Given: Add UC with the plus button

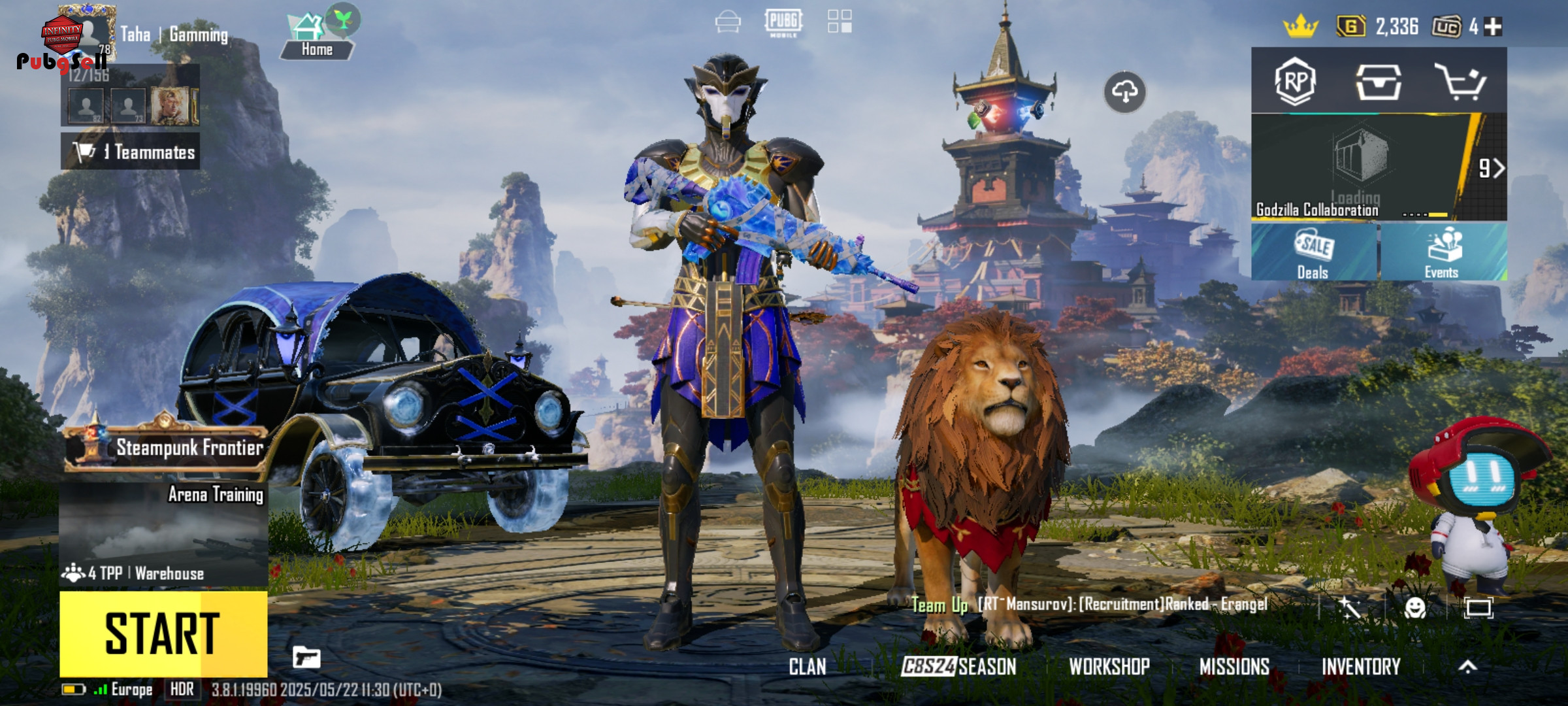Looking at the screenshot, I should pos(1493,27).
